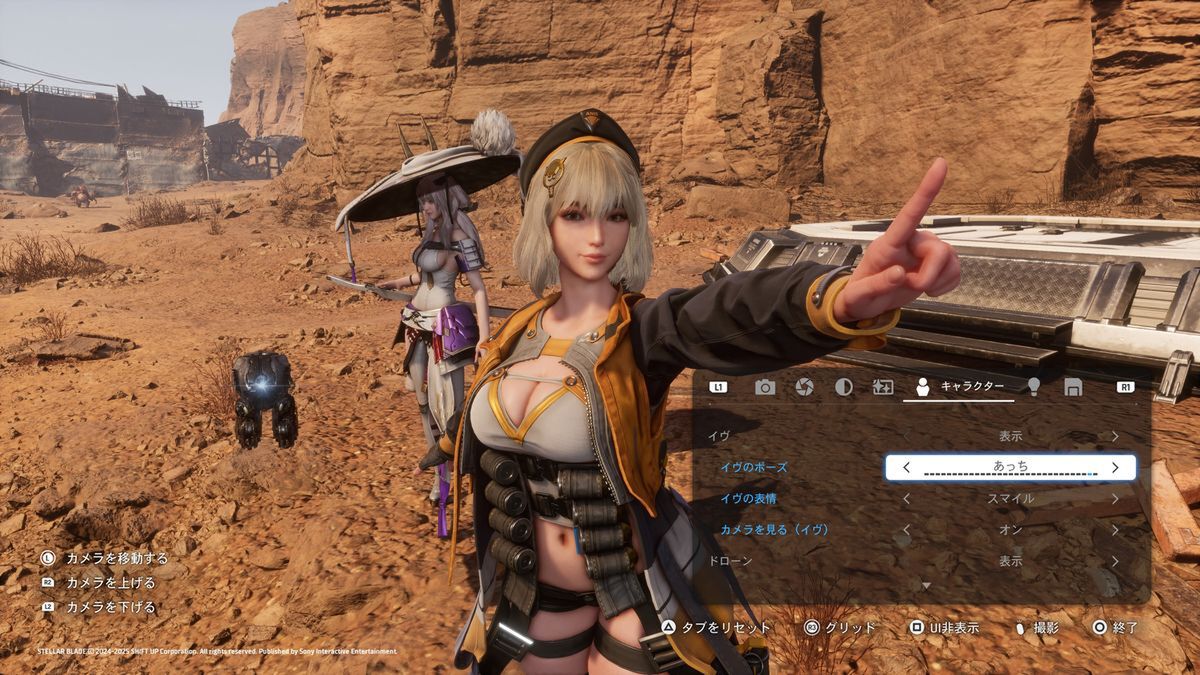Advance イヴのポーズ with its right arrow
The width and height of the screenshot is (1200, 675).
[1115, 467]
